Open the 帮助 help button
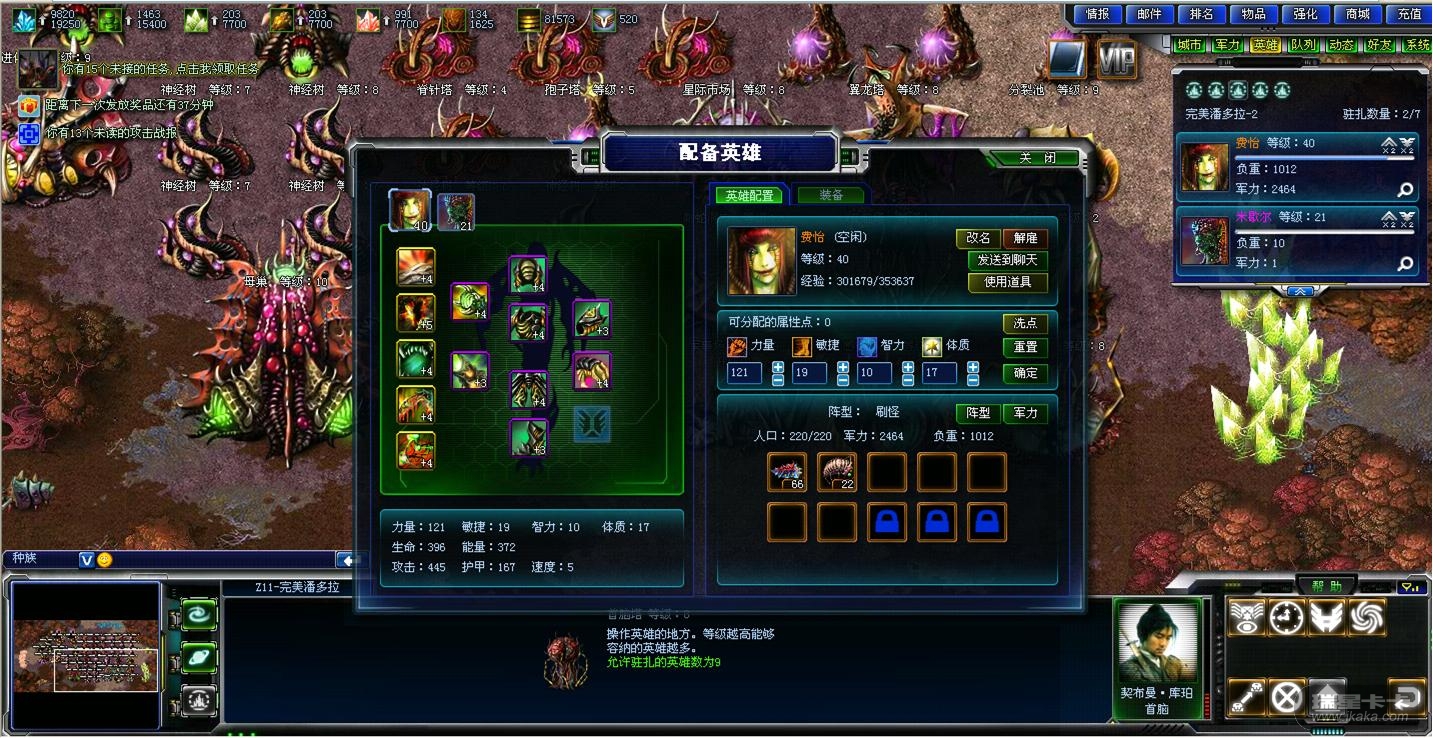Image resolution: width=1433 pixels, height=738 pixels. [1327, 586]
